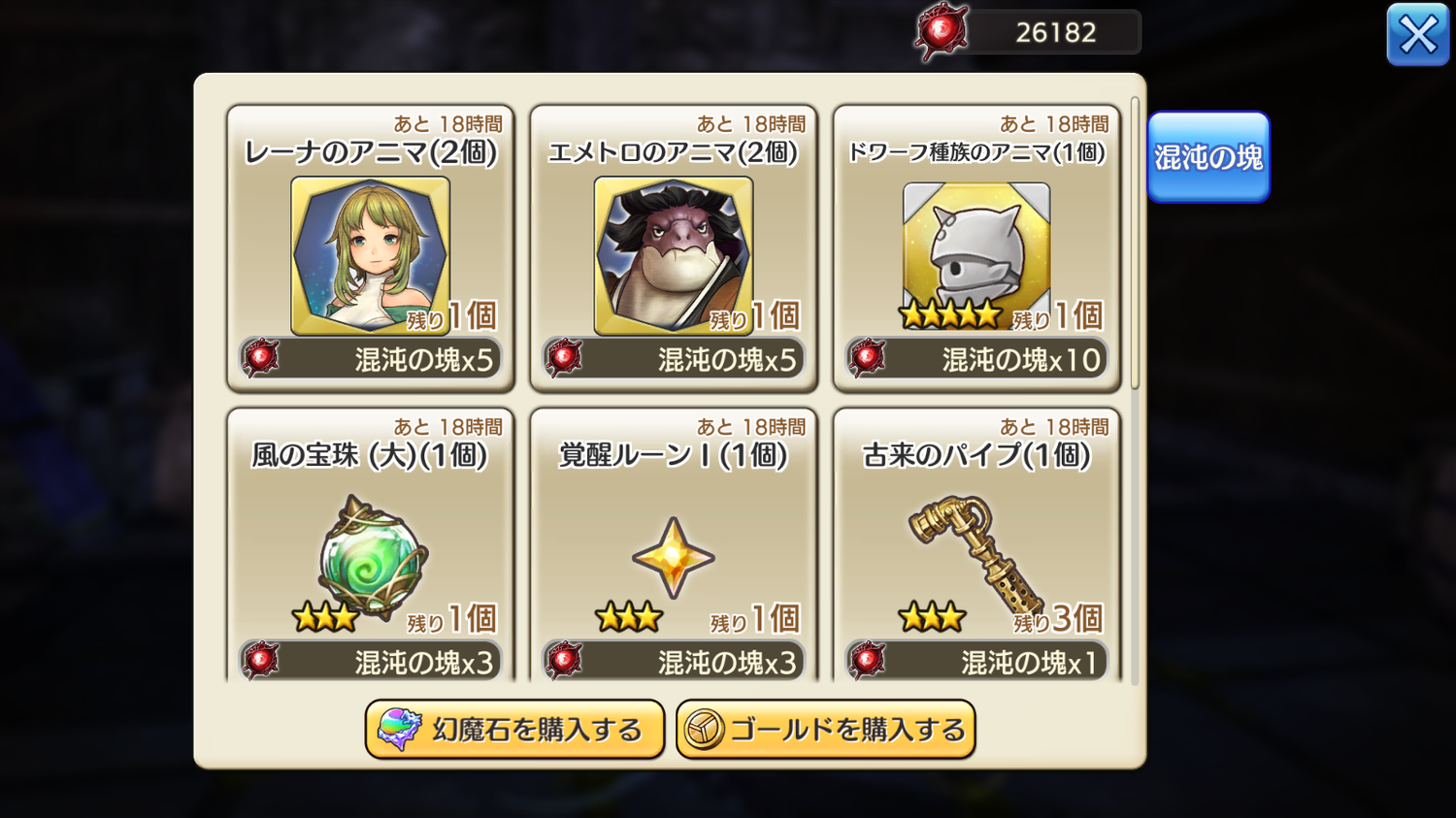Select the エメトロ character portrait

coord(673,254)
